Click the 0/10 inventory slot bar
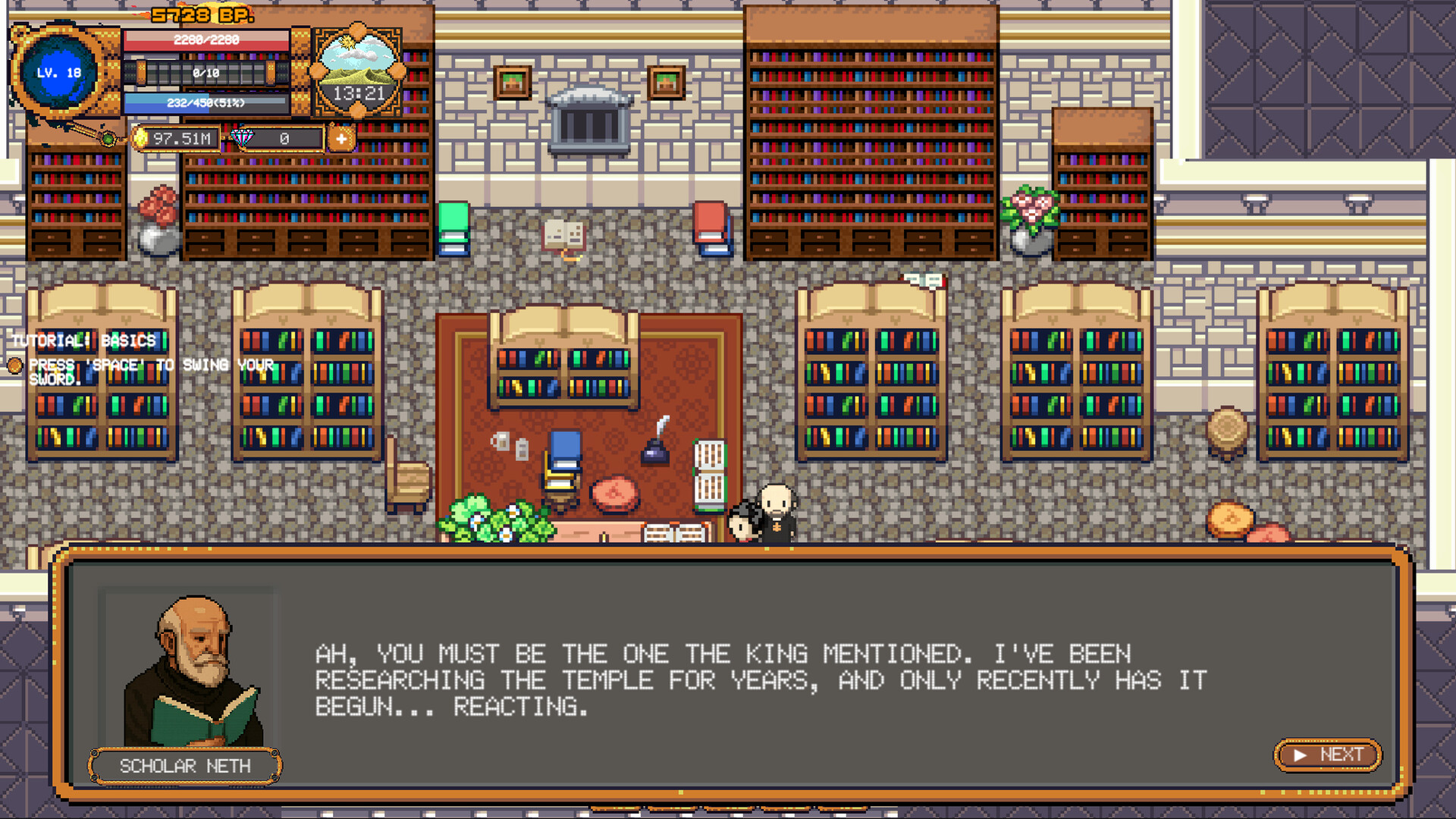The image size is (1456, 819). pos(205,73)
